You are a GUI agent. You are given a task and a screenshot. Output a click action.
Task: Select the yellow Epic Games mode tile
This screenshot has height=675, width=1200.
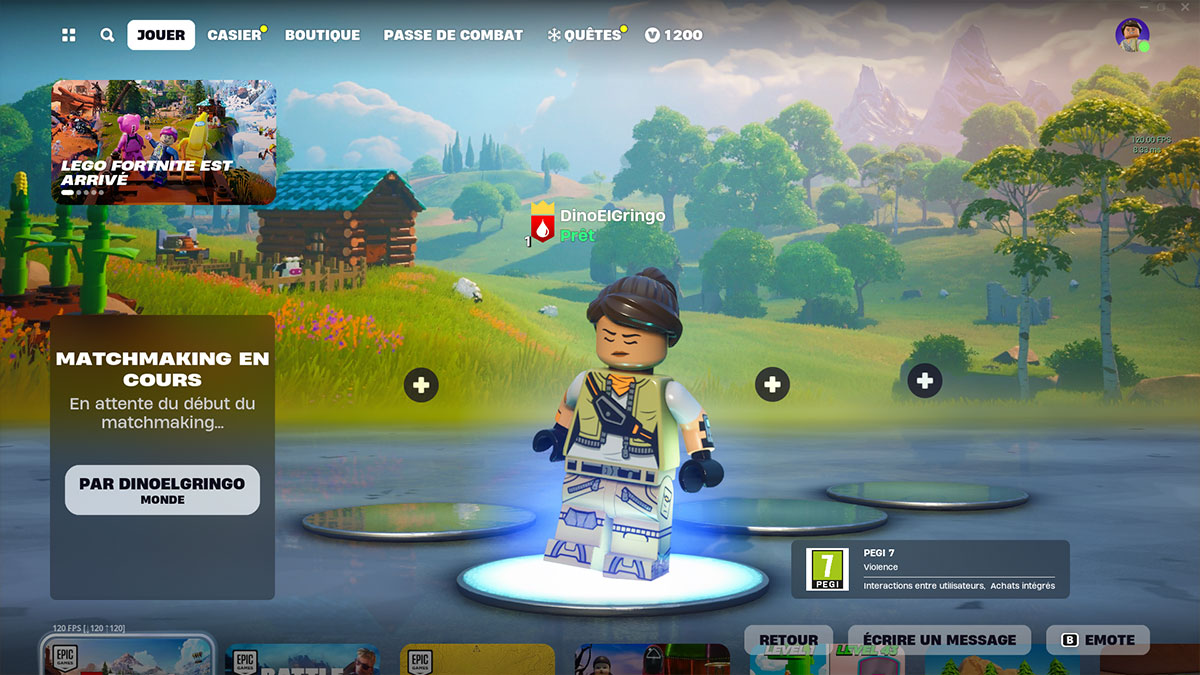pos(477,660)
